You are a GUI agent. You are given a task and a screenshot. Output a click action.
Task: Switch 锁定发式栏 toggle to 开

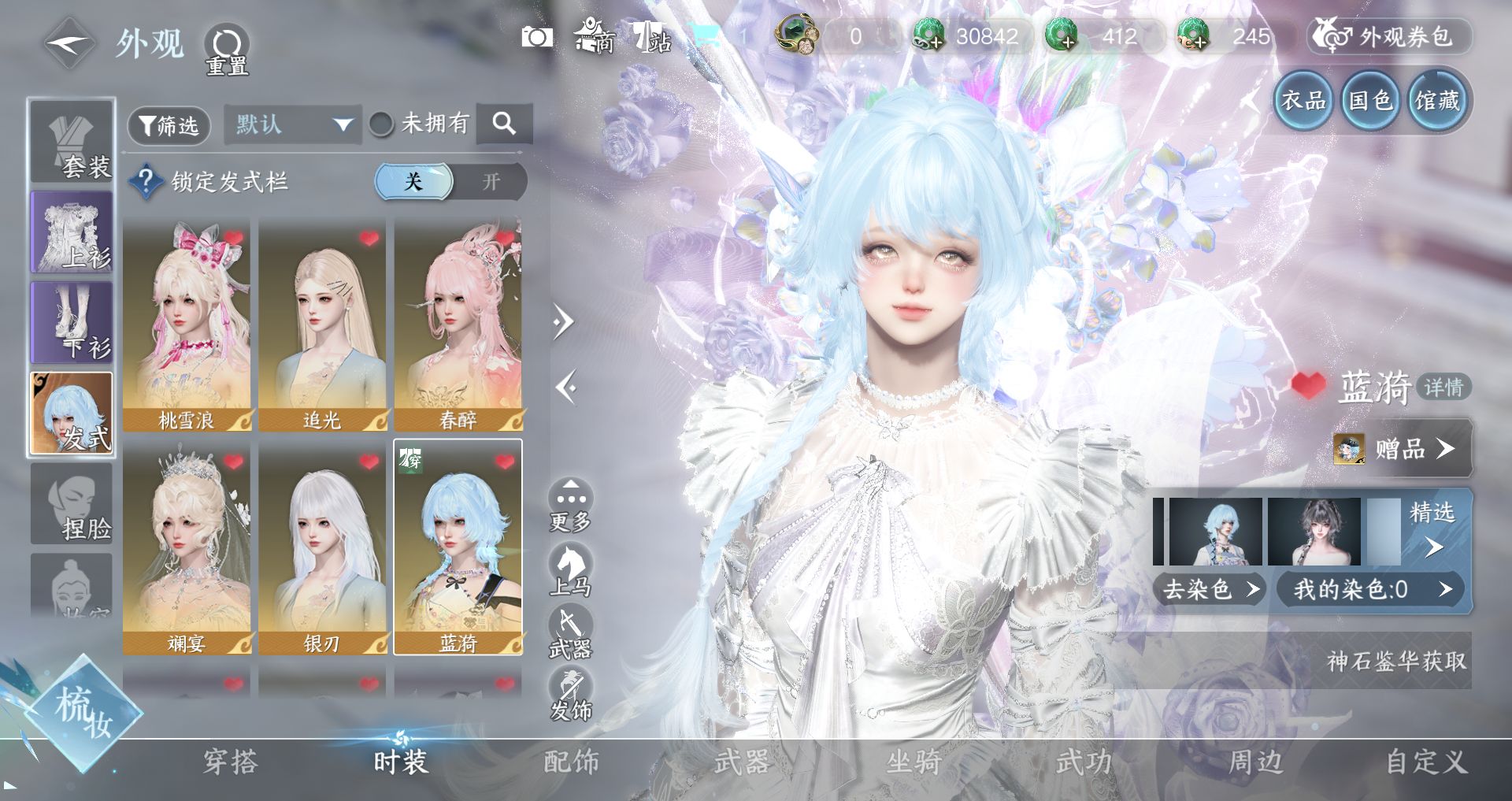[491, 182]
